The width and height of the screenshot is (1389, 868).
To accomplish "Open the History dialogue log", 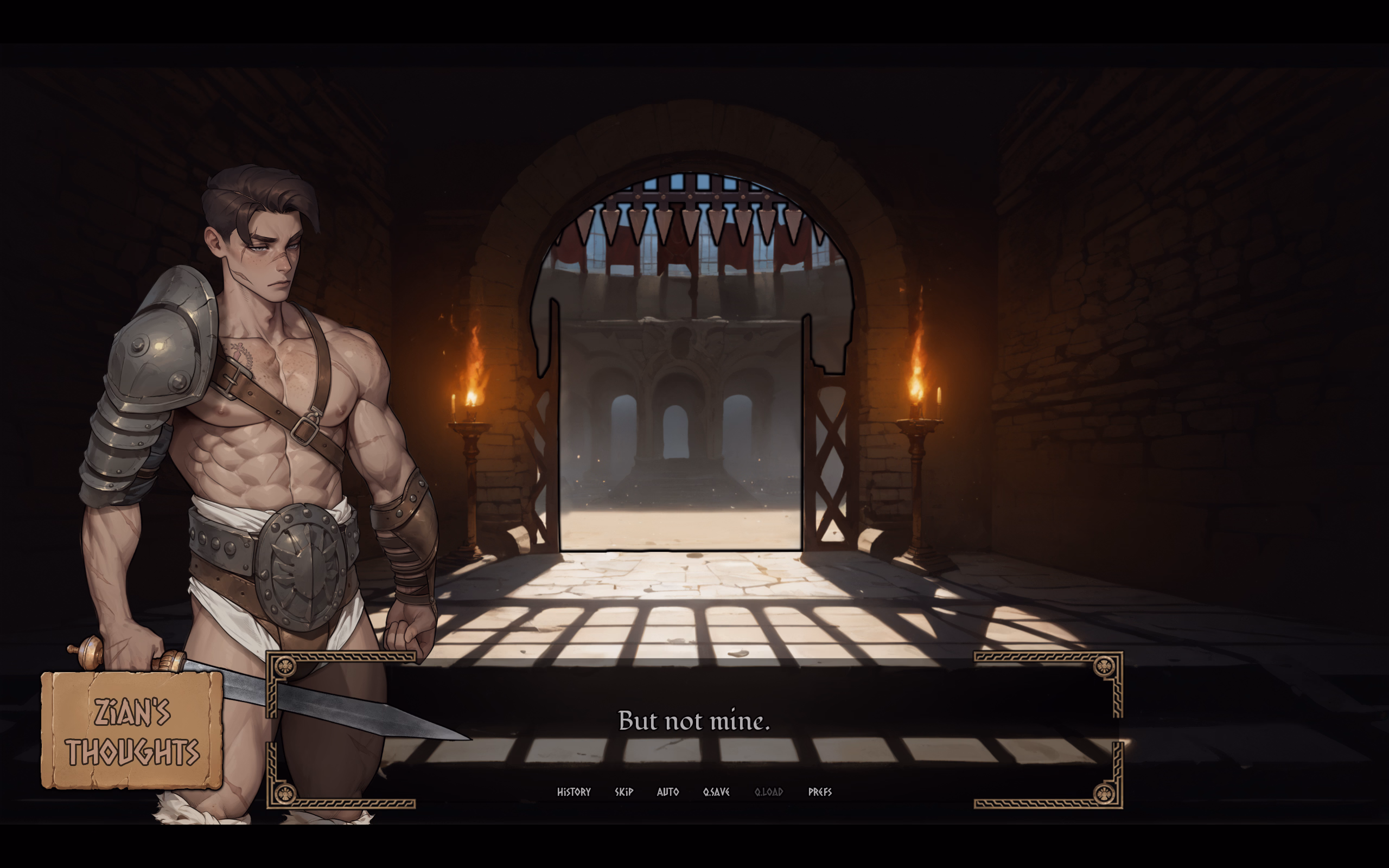I will click(574, 792).
